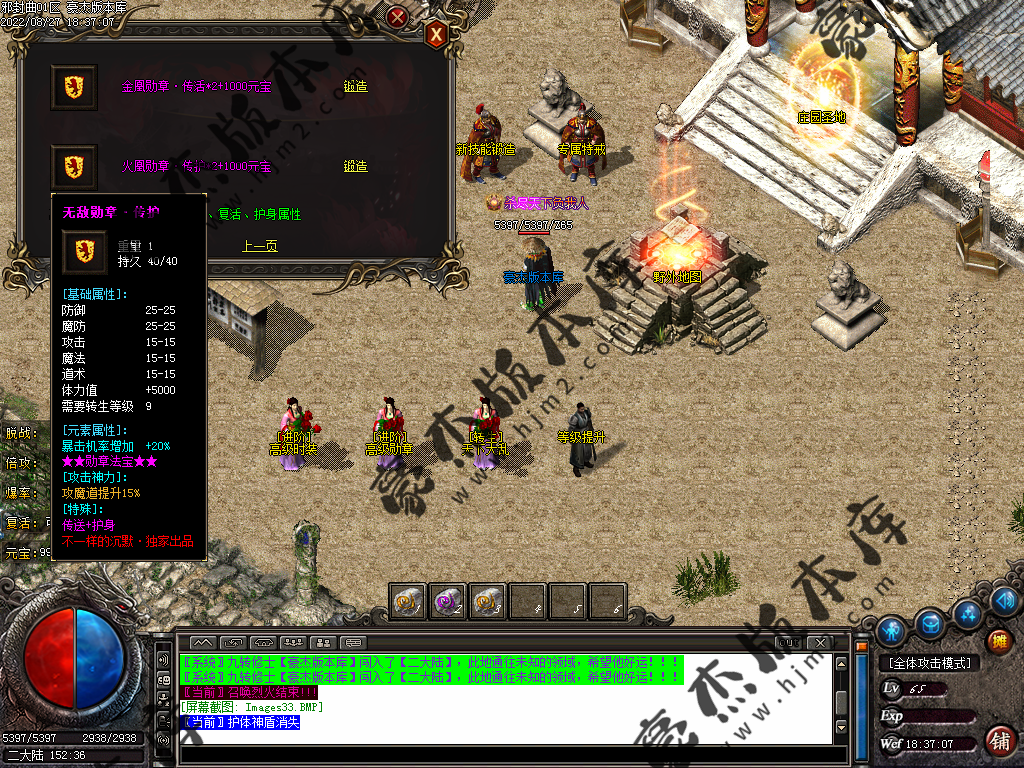Open the bag with the chest icon
1024x768 pixels.
tap(930, 623)
